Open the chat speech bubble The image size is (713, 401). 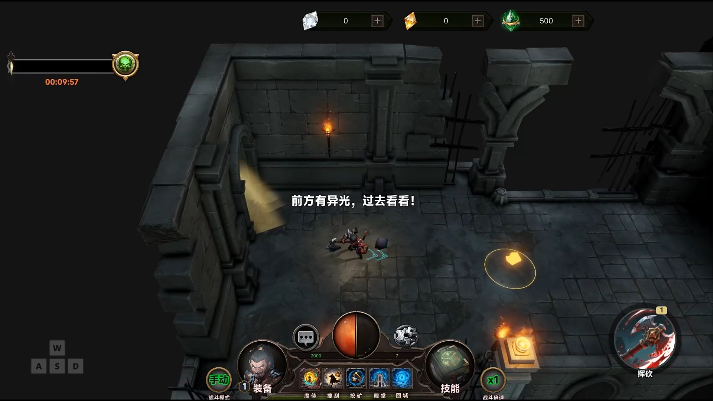(x=306, y=337)
